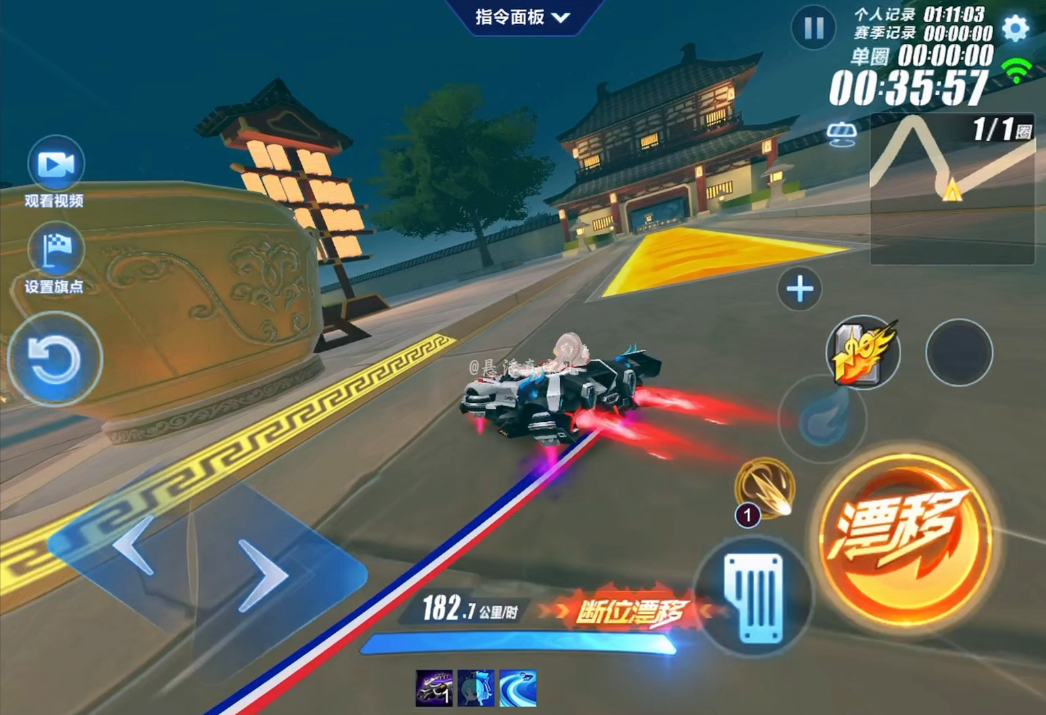The height and width of the screenshot is (715, 1046).
Task: Tap the plus button below the minimap
Action: coord(800,290)
